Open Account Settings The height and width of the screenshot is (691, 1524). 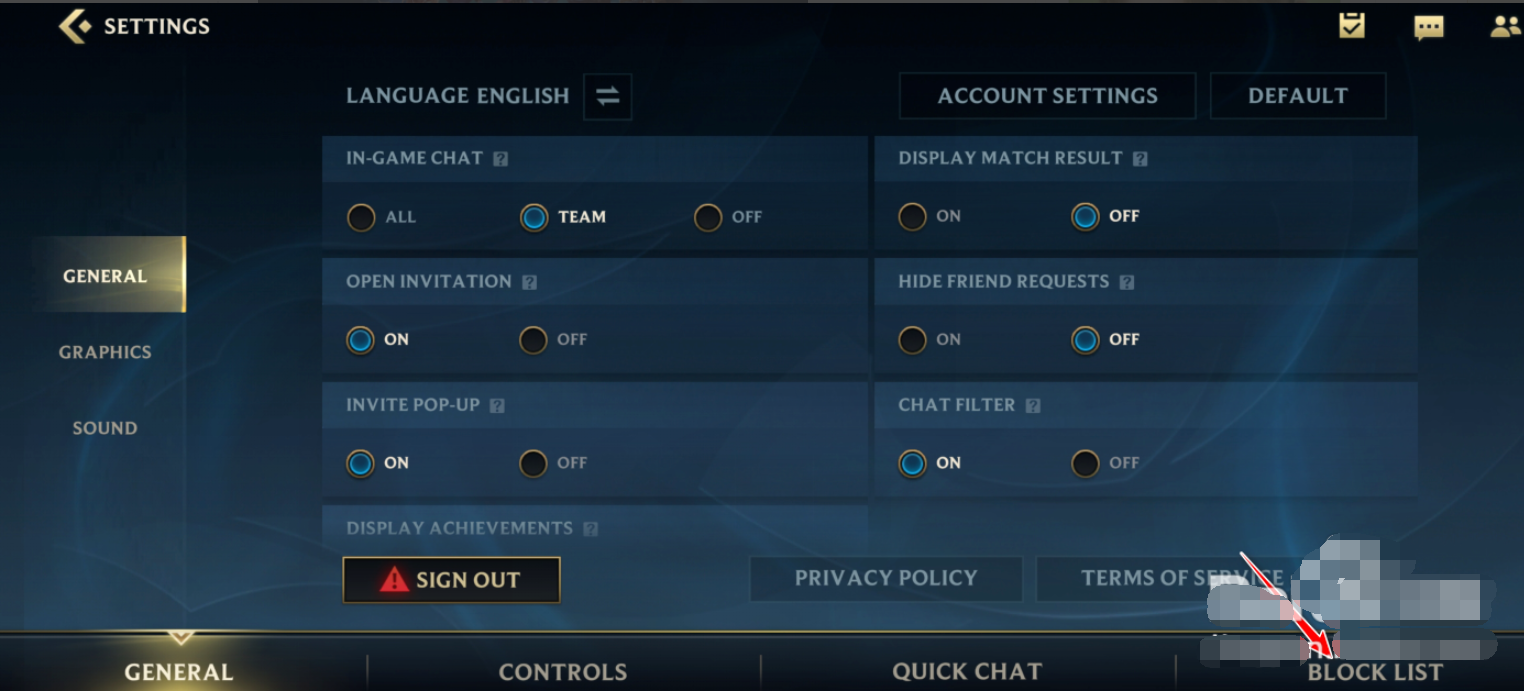[x=1047, y=96]
